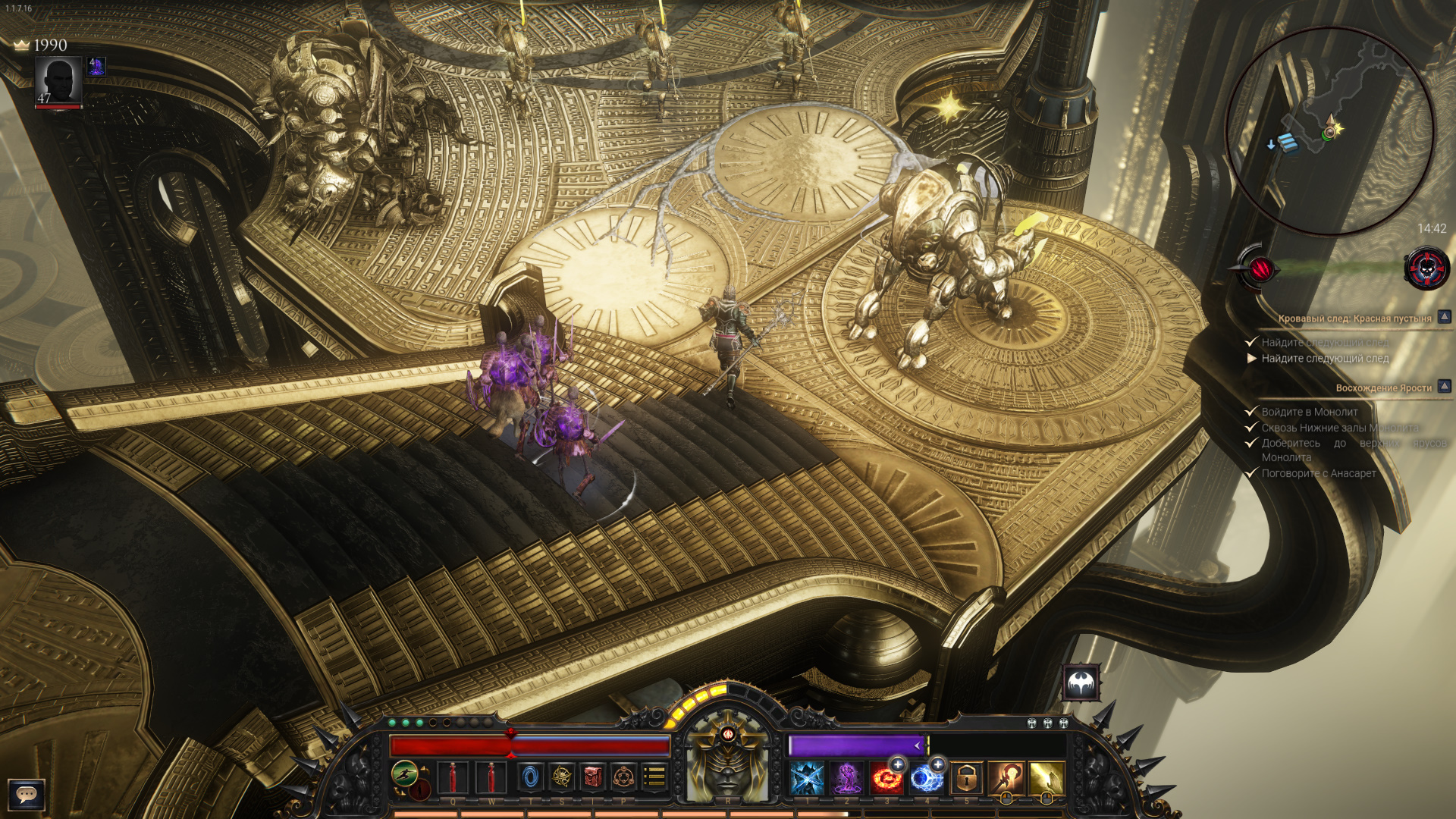Click the red claw-mark hunt indicator
The height and width of the screenshot is (819, 1456).
pos(1260,268)
